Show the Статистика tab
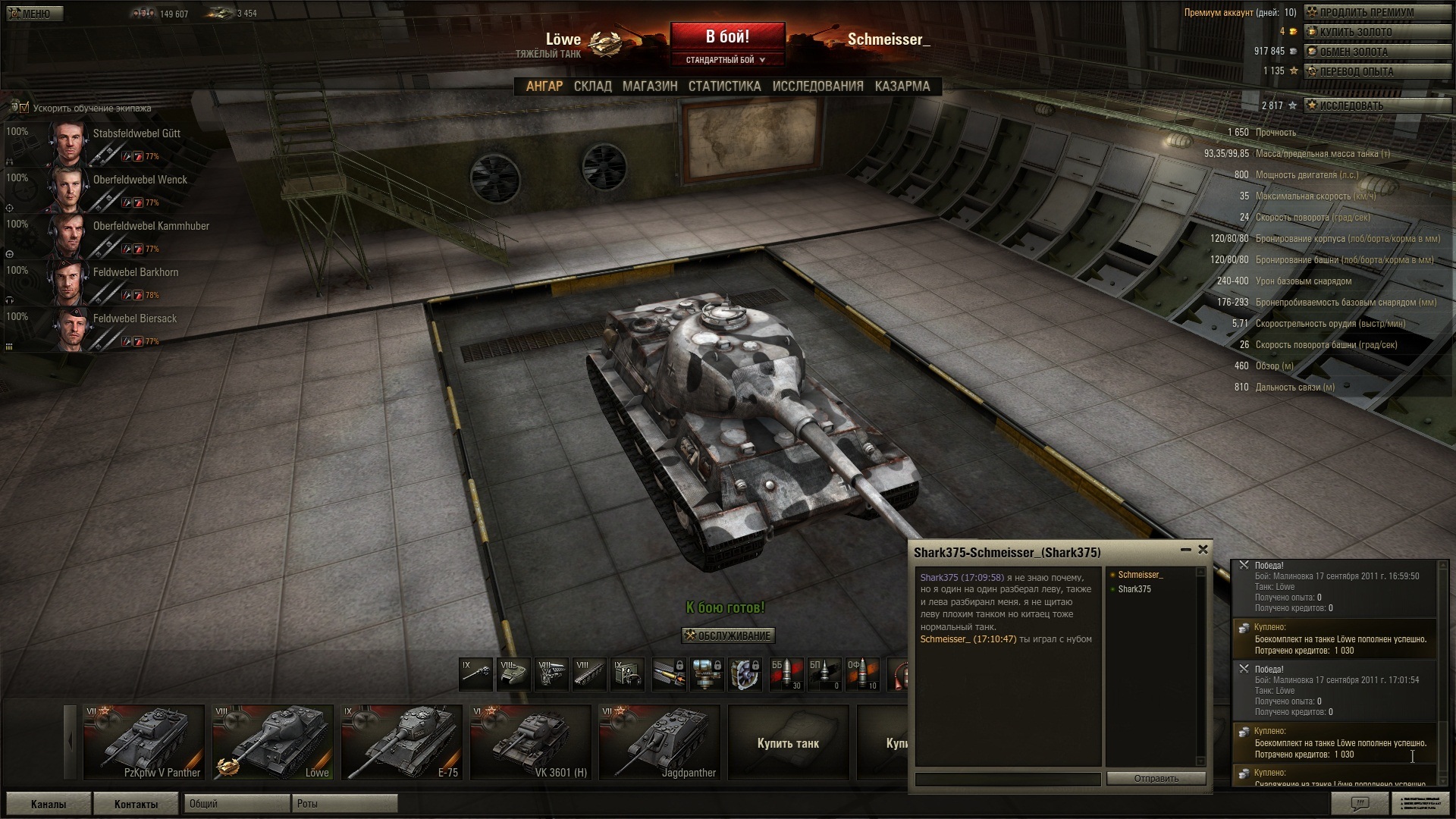 pyautogui.click(x=724, y=86)
